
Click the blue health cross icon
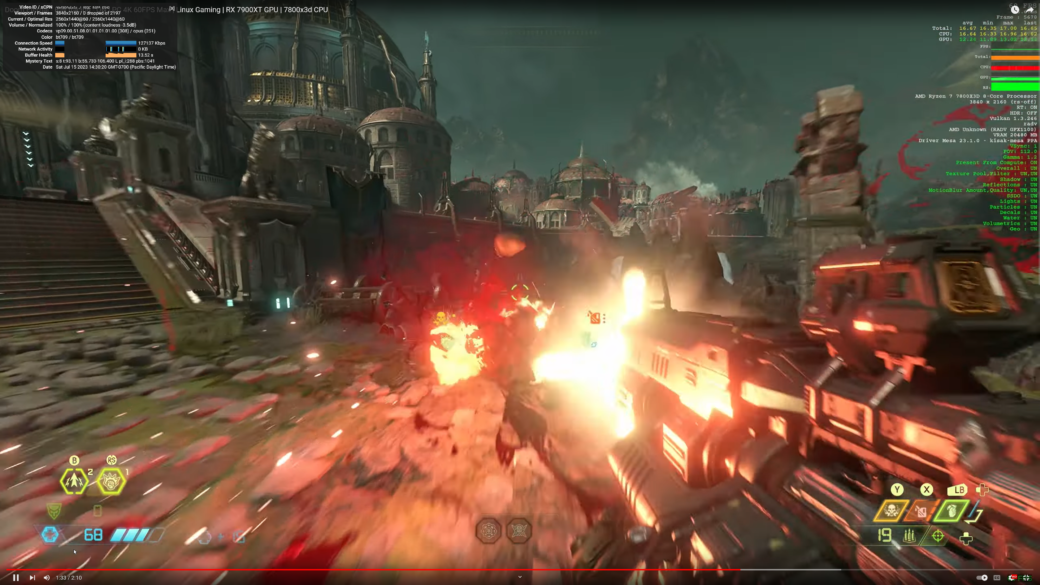pos(50,534)
